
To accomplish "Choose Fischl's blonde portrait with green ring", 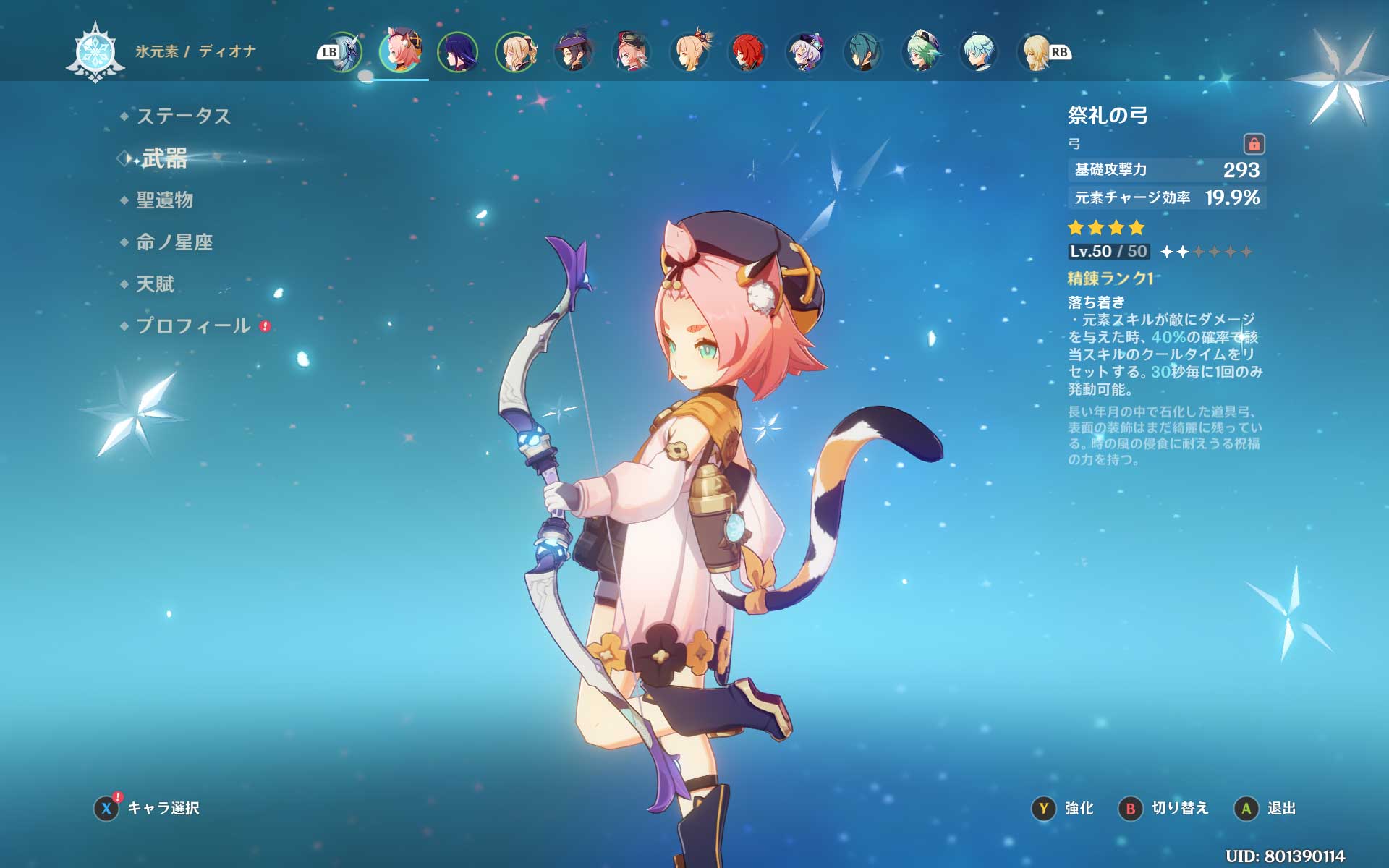I will point(516,51).
